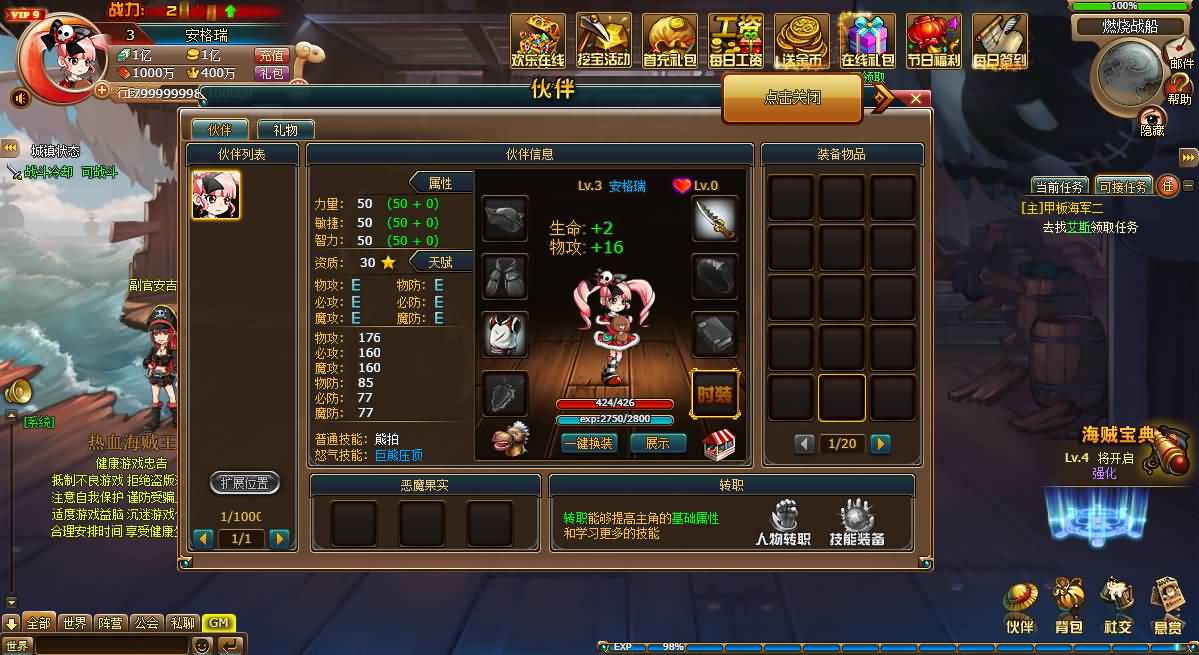The width and height of the screenshot is (1199, 655).
Task: Open the 时装 costume slot
Action: [714, 393]
